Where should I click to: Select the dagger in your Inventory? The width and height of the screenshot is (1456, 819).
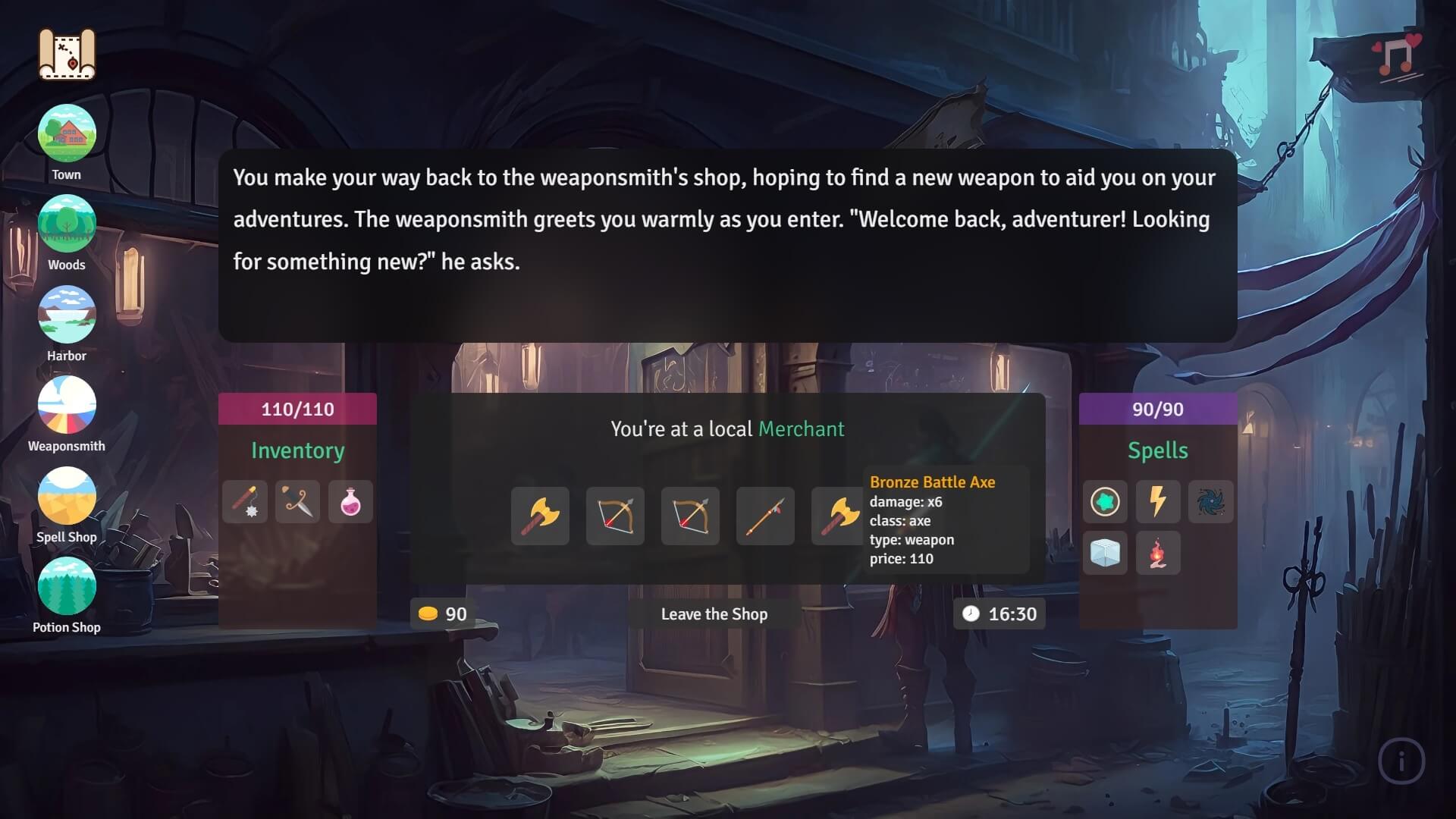pos(297,502)
